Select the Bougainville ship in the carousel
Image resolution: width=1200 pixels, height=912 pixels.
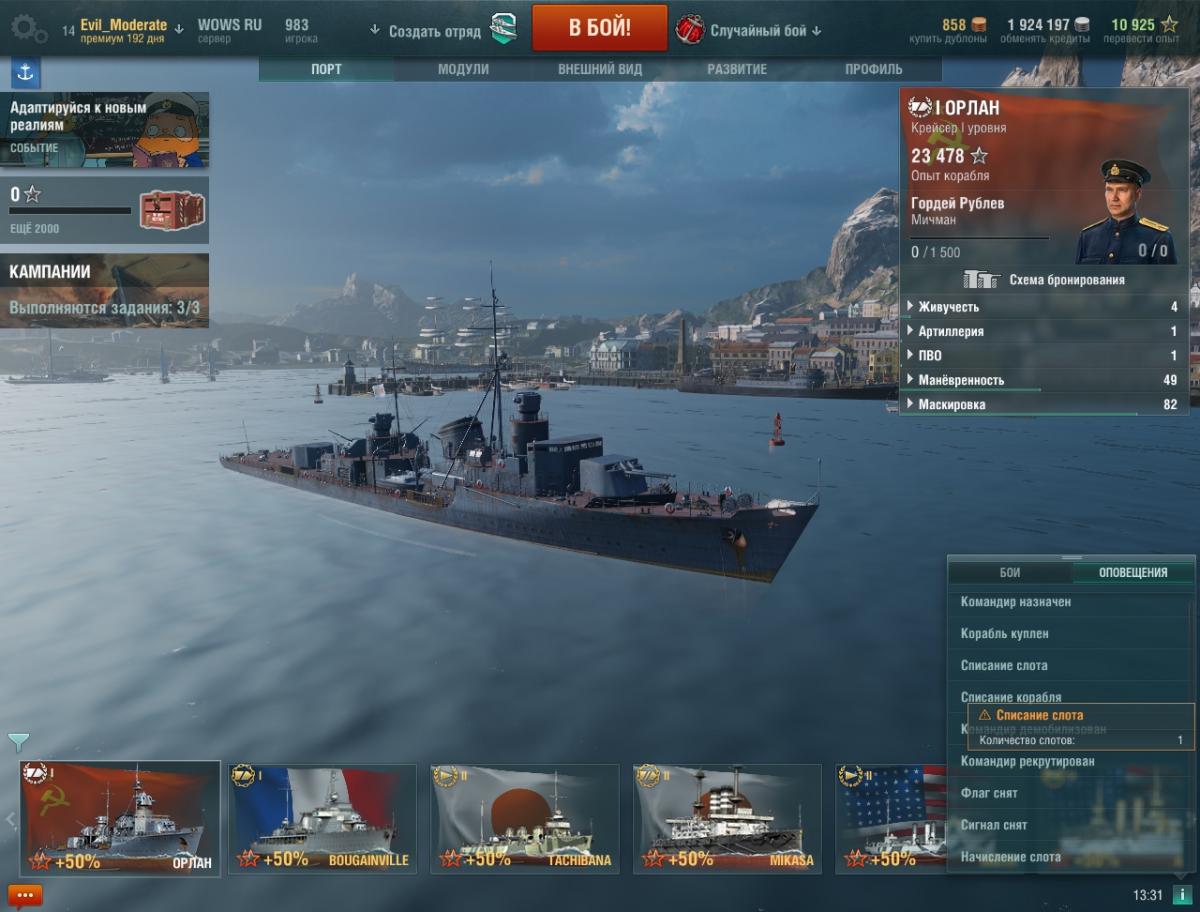click(x=322, y=817)
